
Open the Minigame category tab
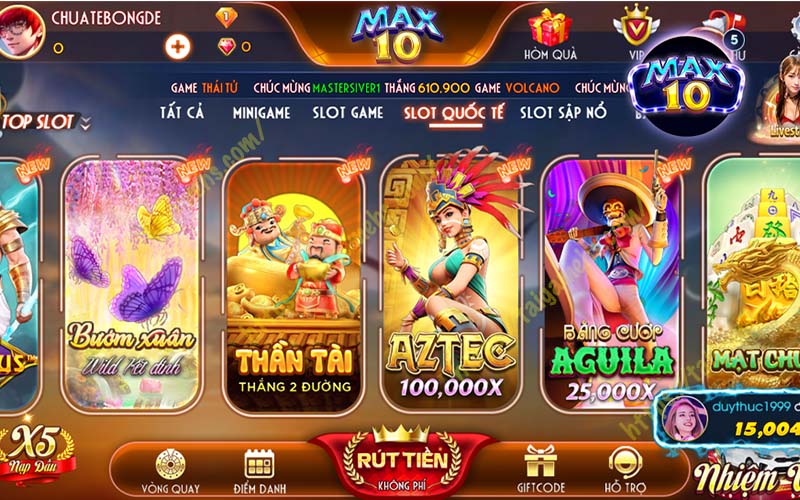(261, 112)
